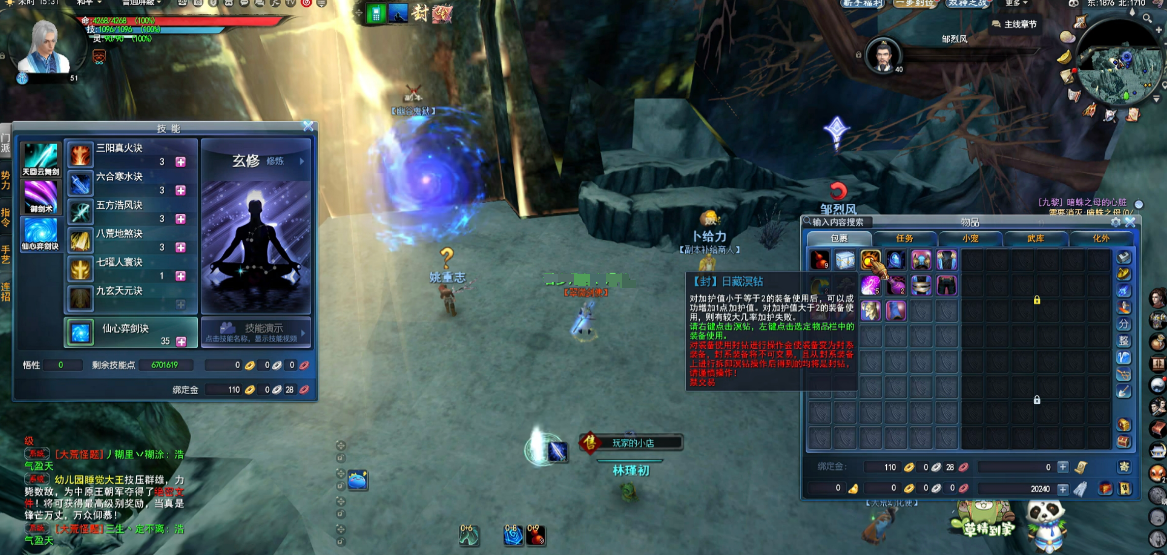This screenshot has height=555, width=1167.
Task: Upgrade 仙心弈剑诀 with its plus button
Action: point(181,341)
